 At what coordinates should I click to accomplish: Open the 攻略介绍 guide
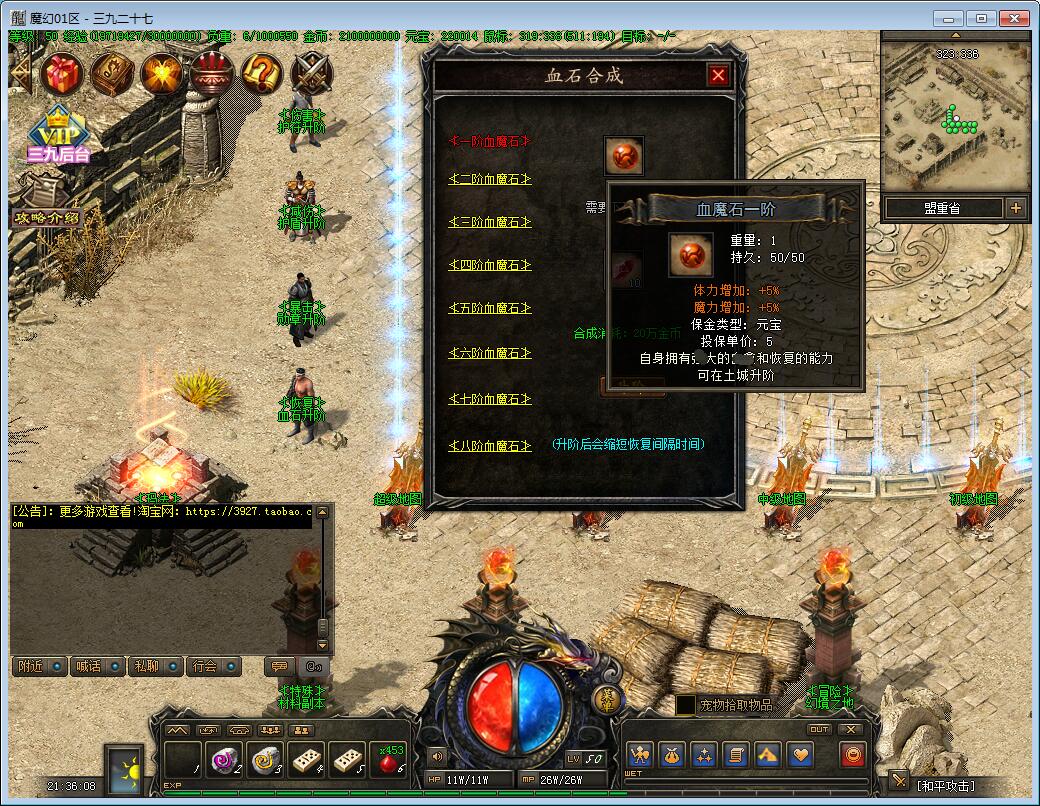coord(46,216)
